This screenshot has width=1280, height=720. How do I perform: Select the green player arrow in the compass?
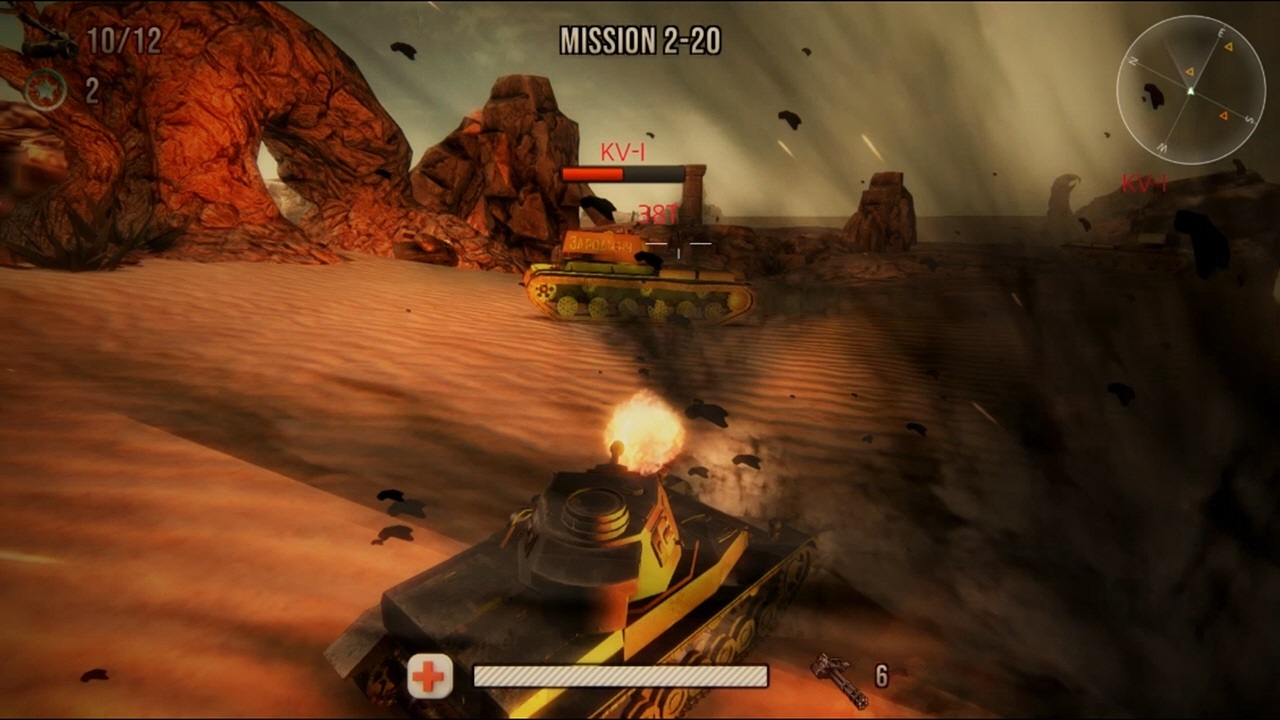tap(1191, 90)
